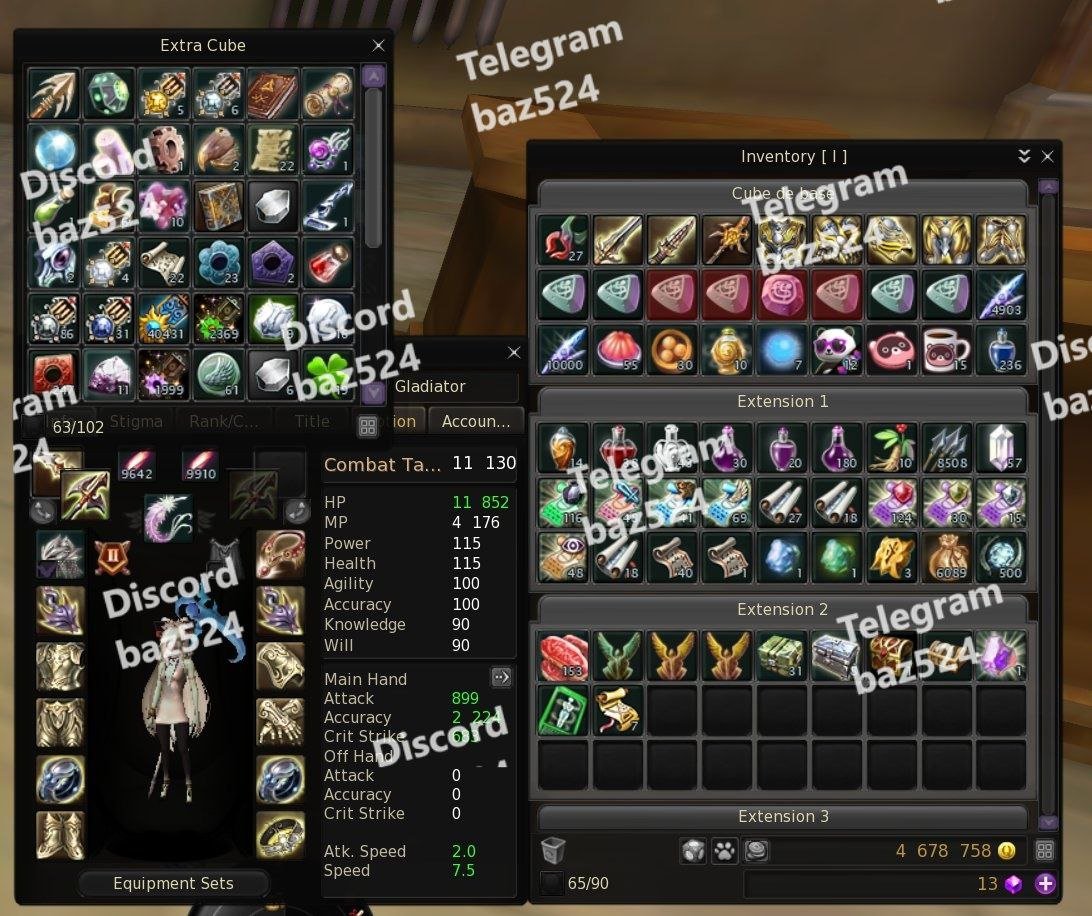Screen dimensions: 1092x916
Task: Open the paw print pet button
Action: click(724, 851)
